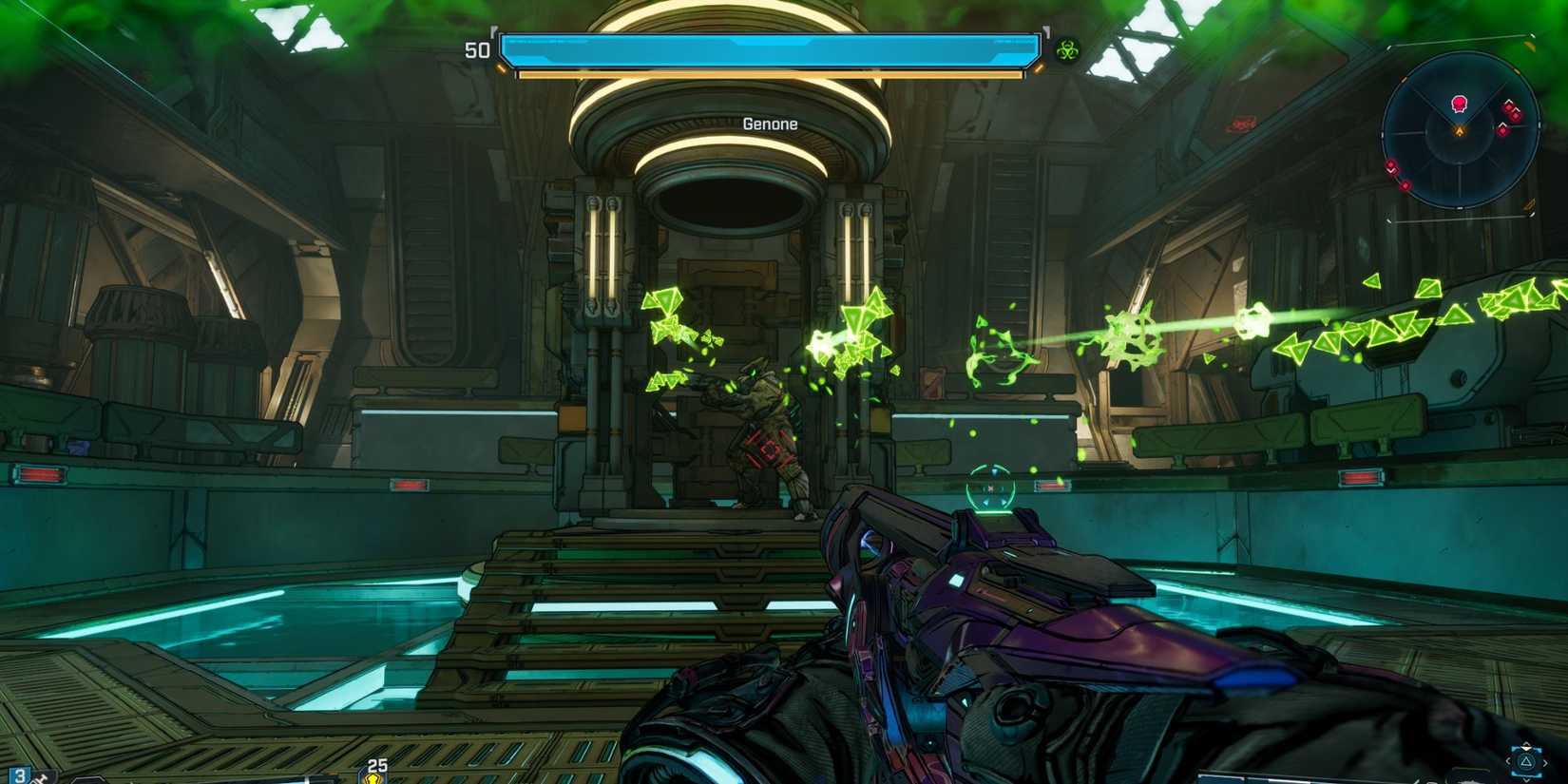
Task: Click the red enemy marker on the minimap's upper edge
Action: pos(1460,103)
